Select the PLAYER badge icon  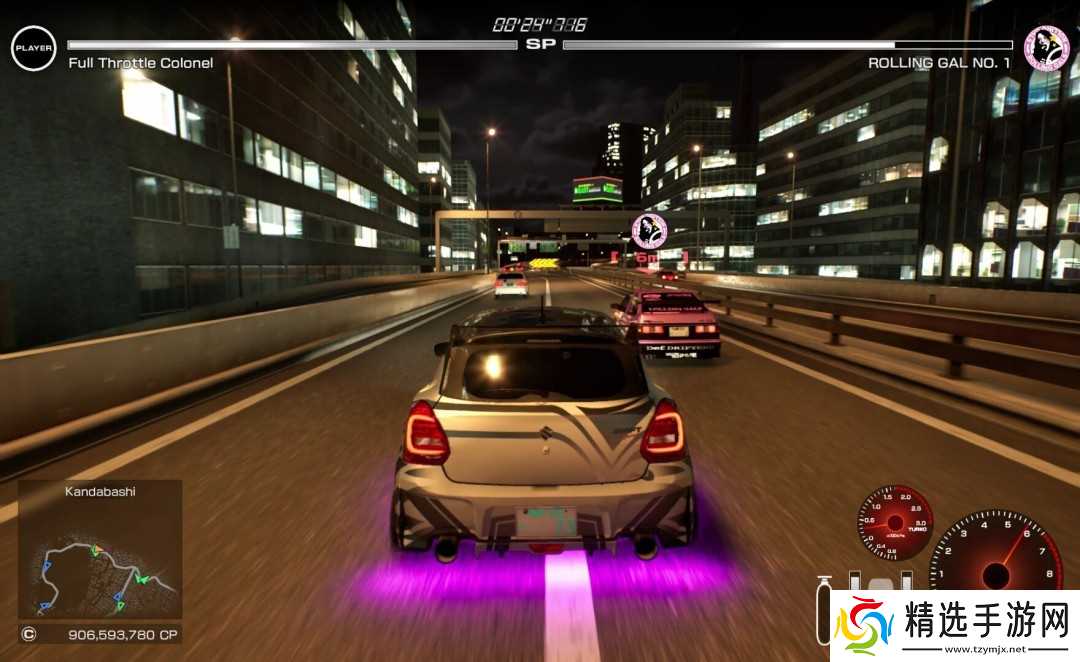pos(34,48)
